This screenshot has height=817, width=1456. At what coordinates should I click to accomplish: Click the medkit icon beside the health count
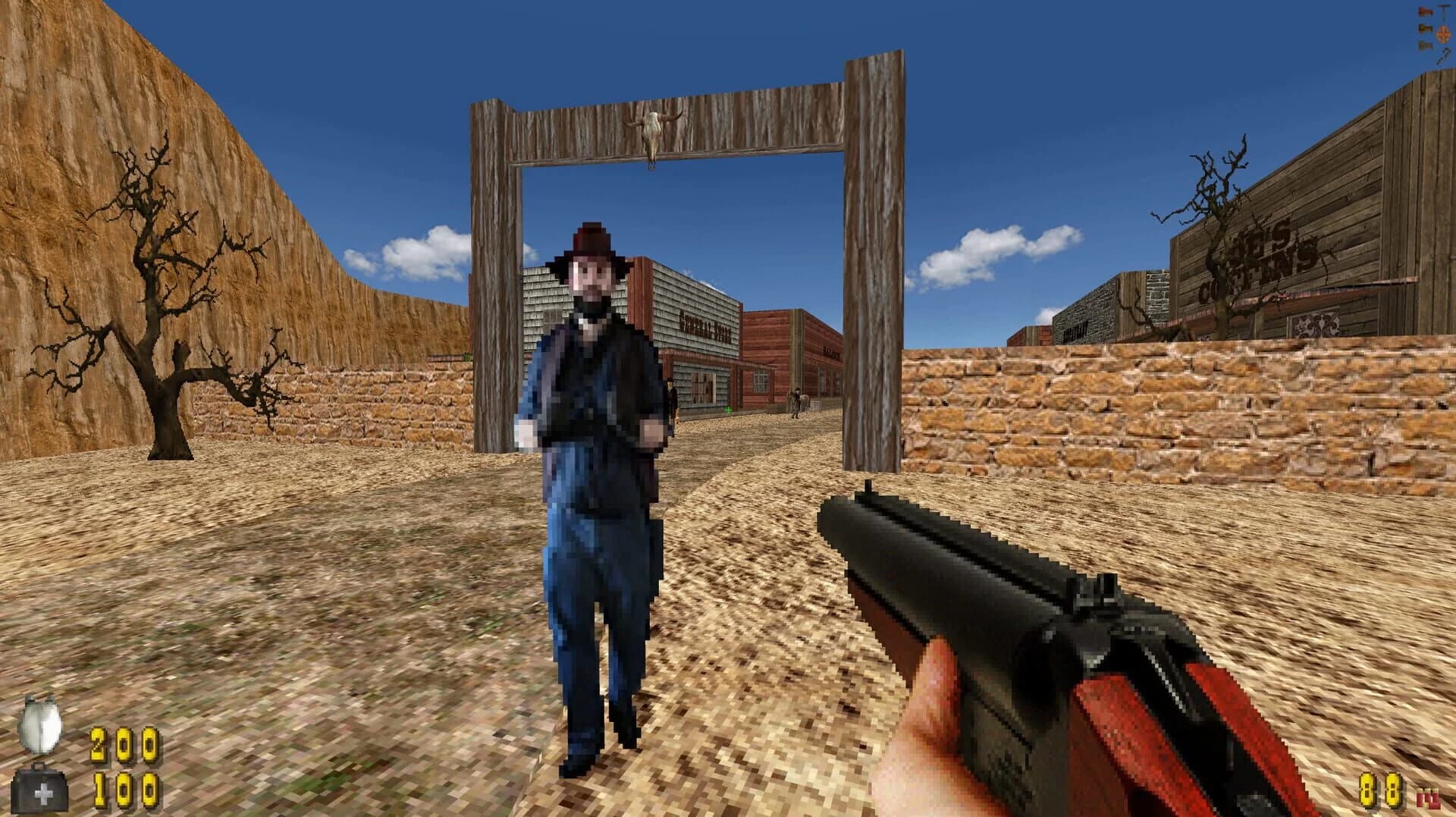point(42,789)
